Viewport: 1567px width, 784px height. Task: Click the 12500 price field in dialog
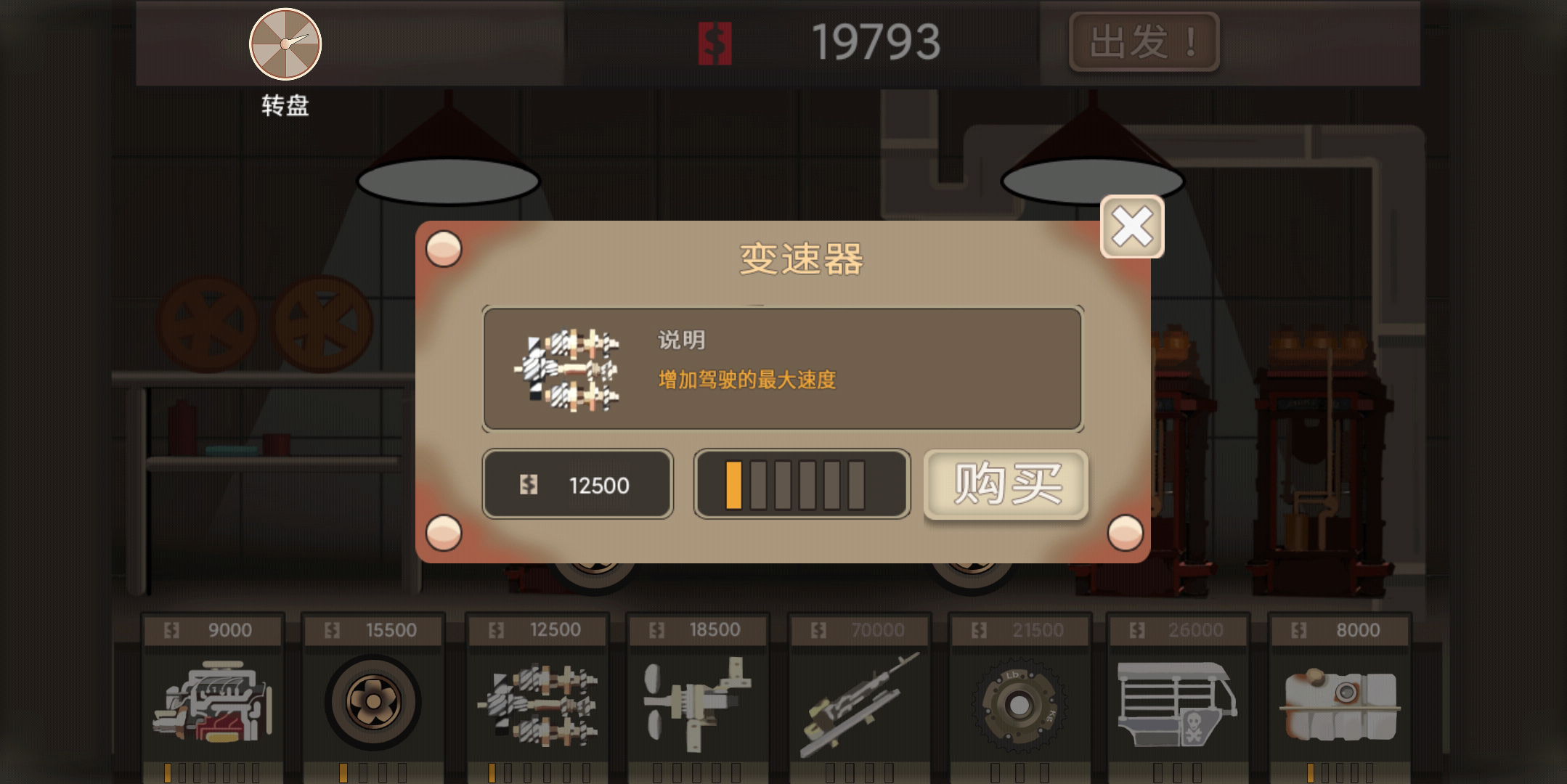click(x=579, y=484)
